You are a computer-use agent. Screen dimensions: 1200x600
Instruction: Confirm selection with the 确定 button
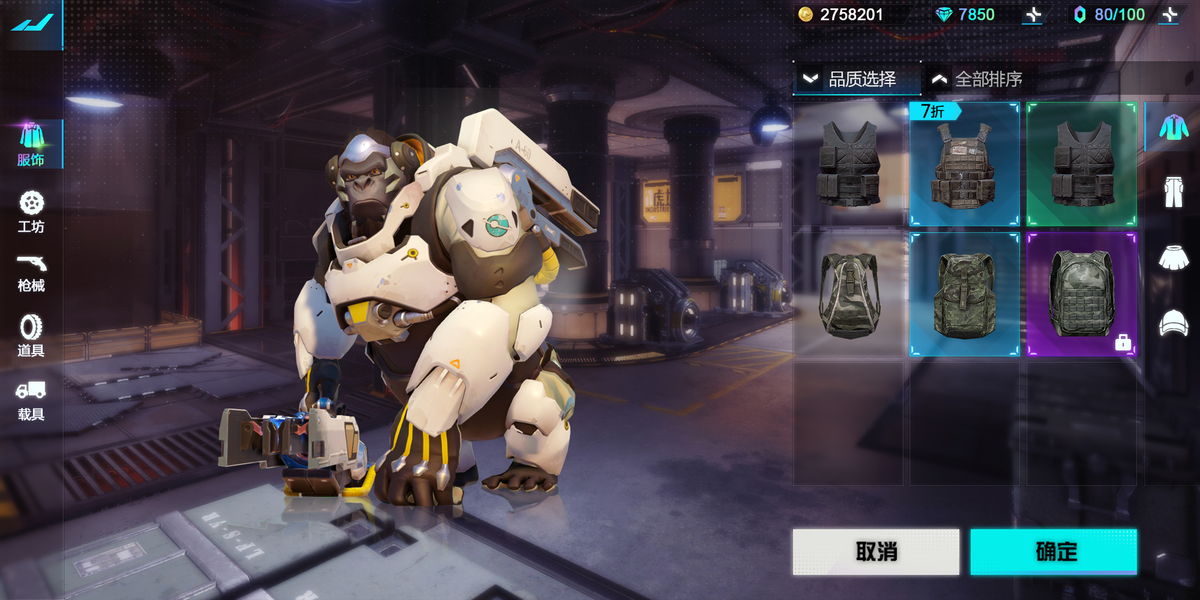pyautogui.click(x=1053, y=552)
